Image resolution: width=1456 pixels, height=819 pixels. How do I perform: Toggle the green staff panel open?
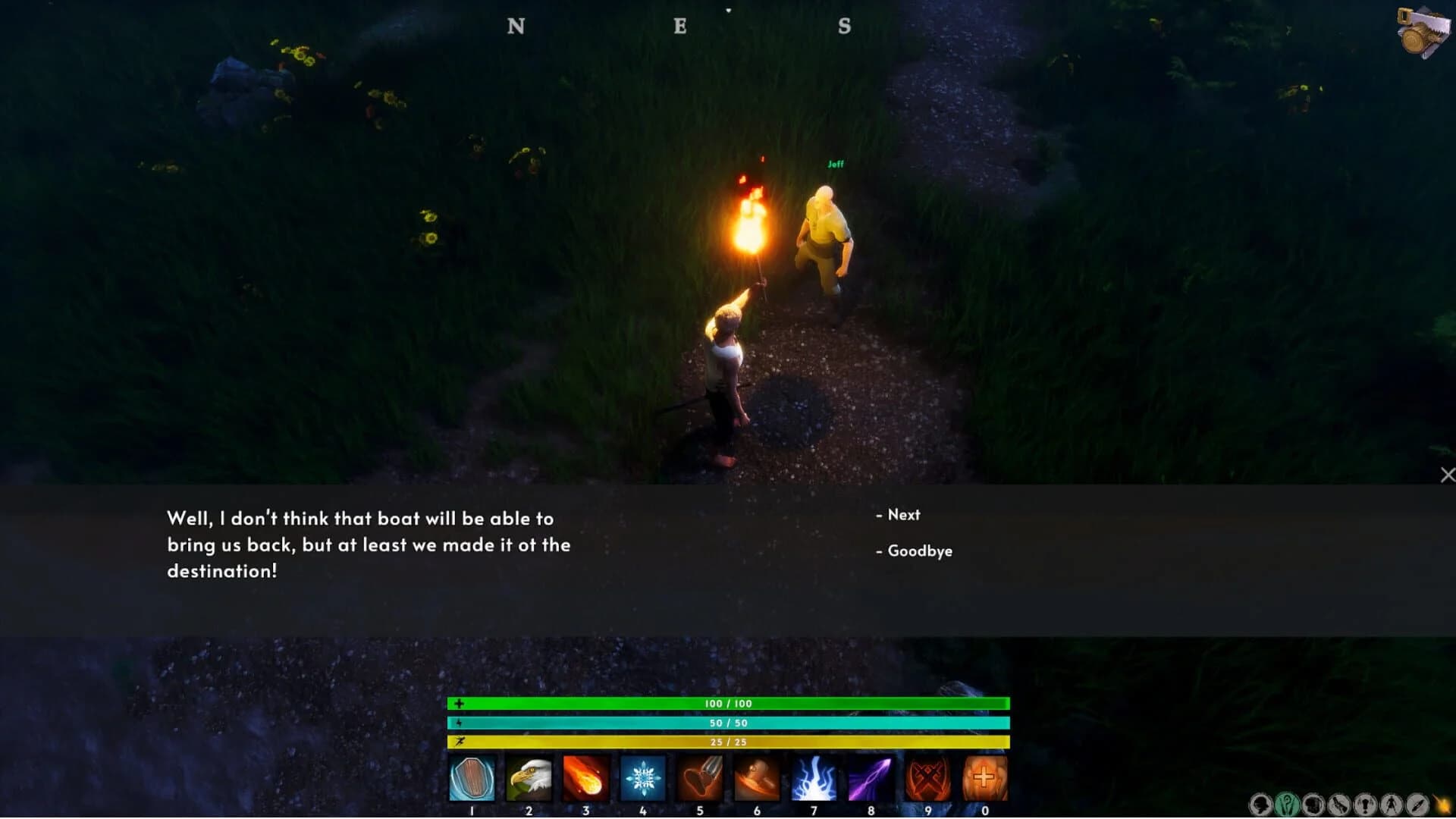click(x=1285, y=805)
